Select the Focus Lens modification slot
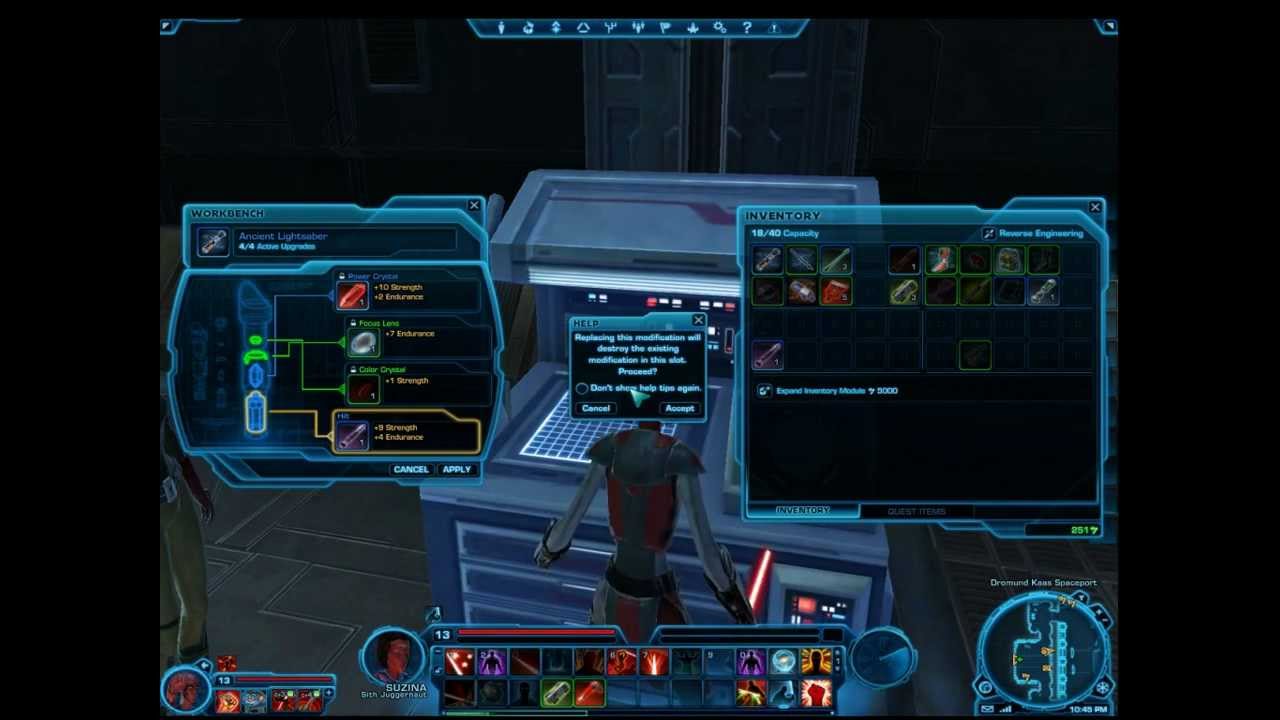The height and width of the screenshot is (720, 1280). point(363,342)
